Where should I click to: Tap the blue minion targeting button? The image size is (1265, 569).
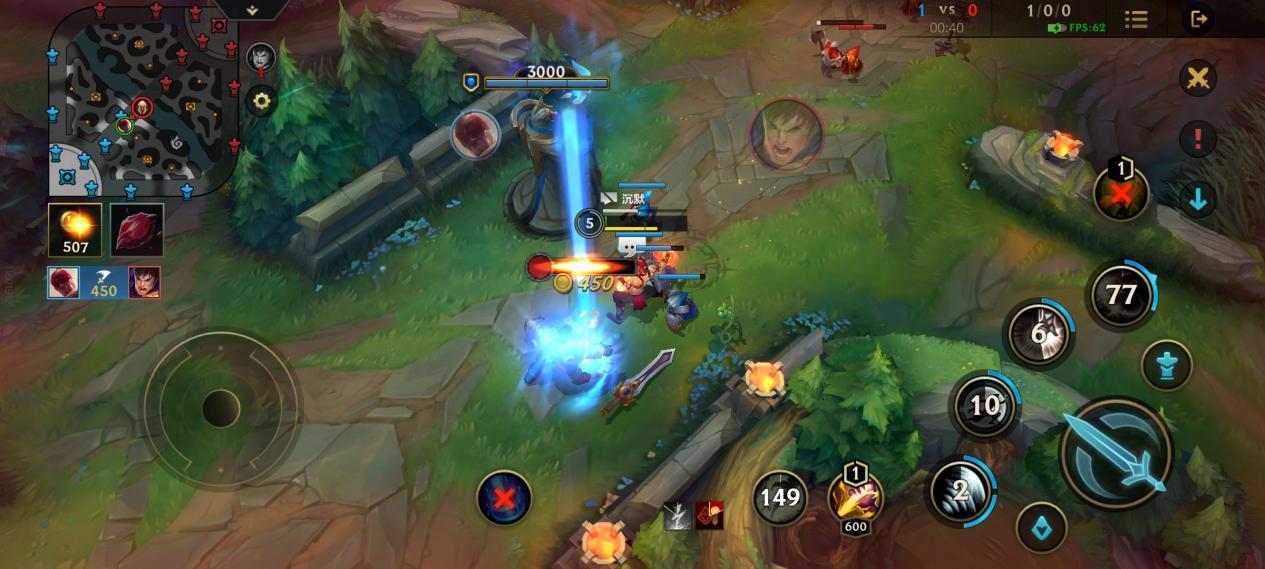coord(1166,365)
